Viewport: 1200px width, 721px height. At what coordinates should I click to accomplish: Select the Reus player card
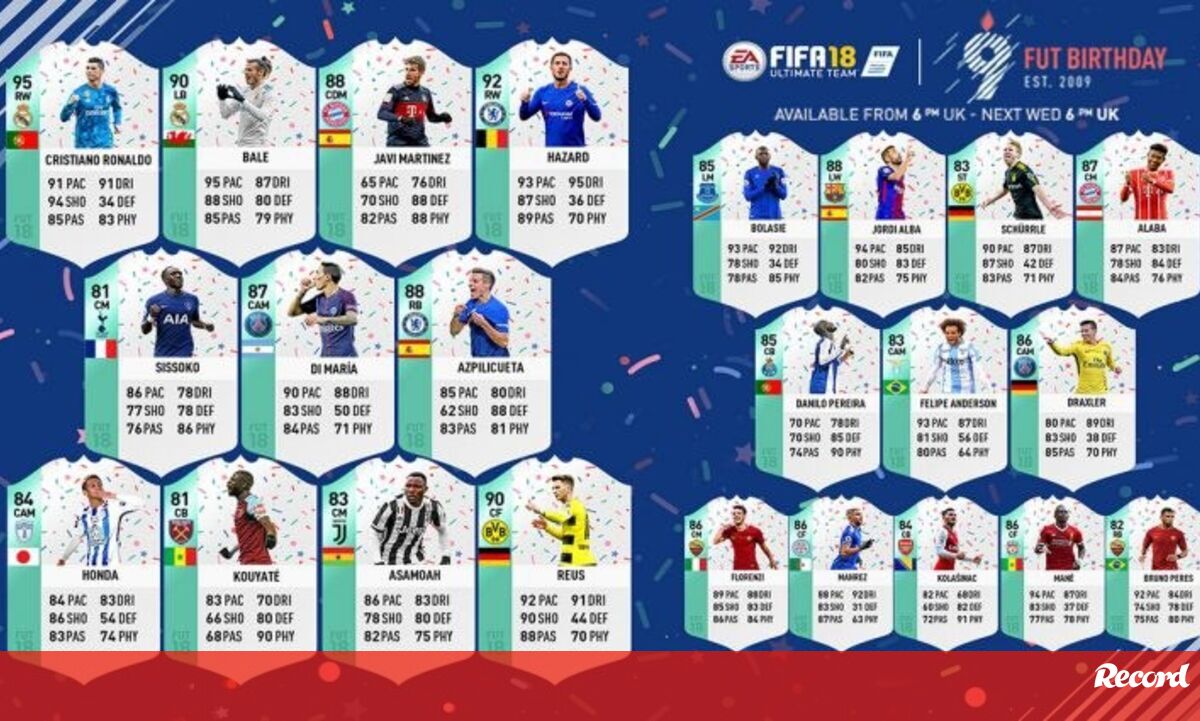click(x=555, y=560)
